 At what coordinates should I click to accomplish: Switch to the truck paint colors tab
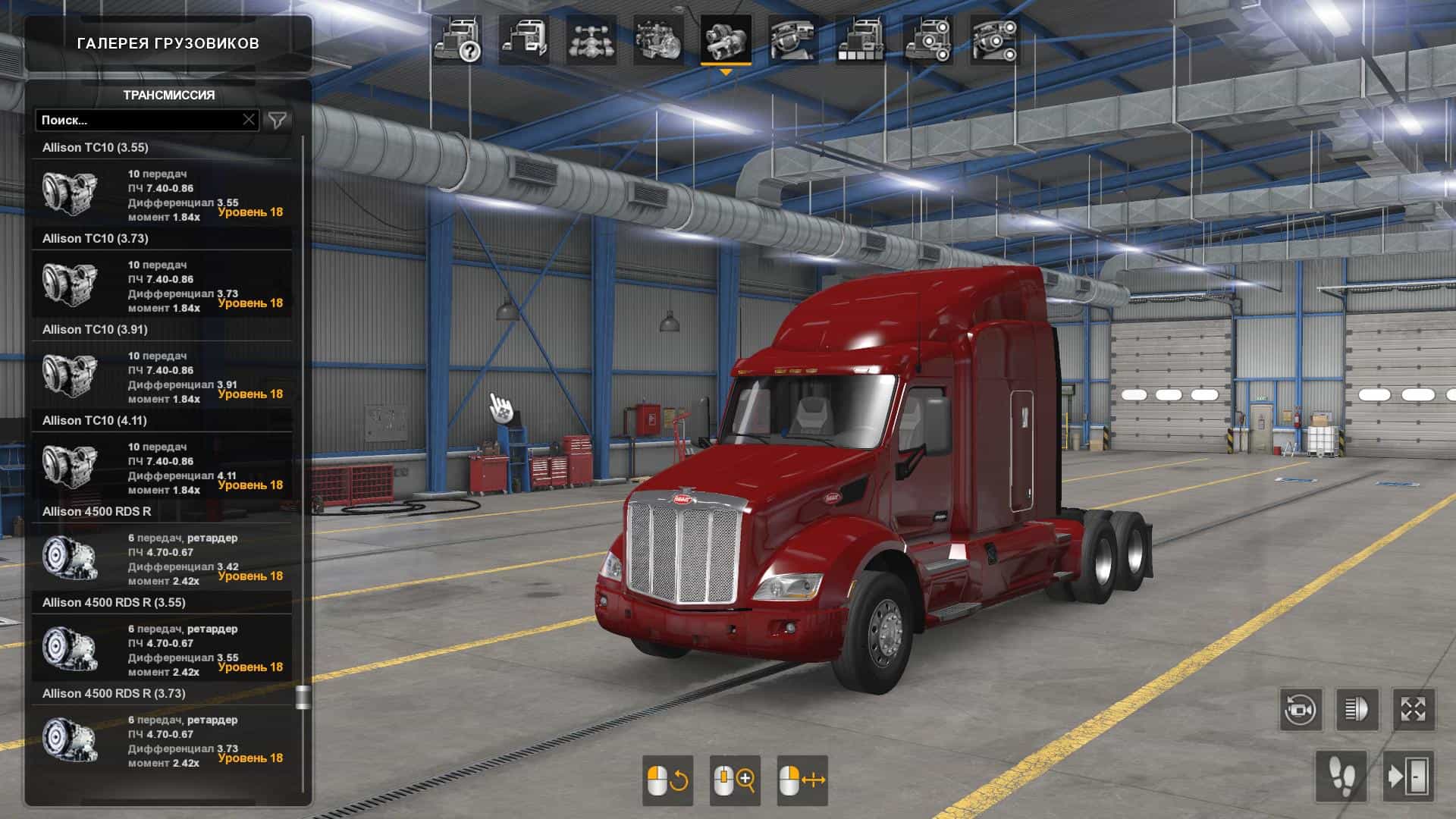[x=860, y=41]
